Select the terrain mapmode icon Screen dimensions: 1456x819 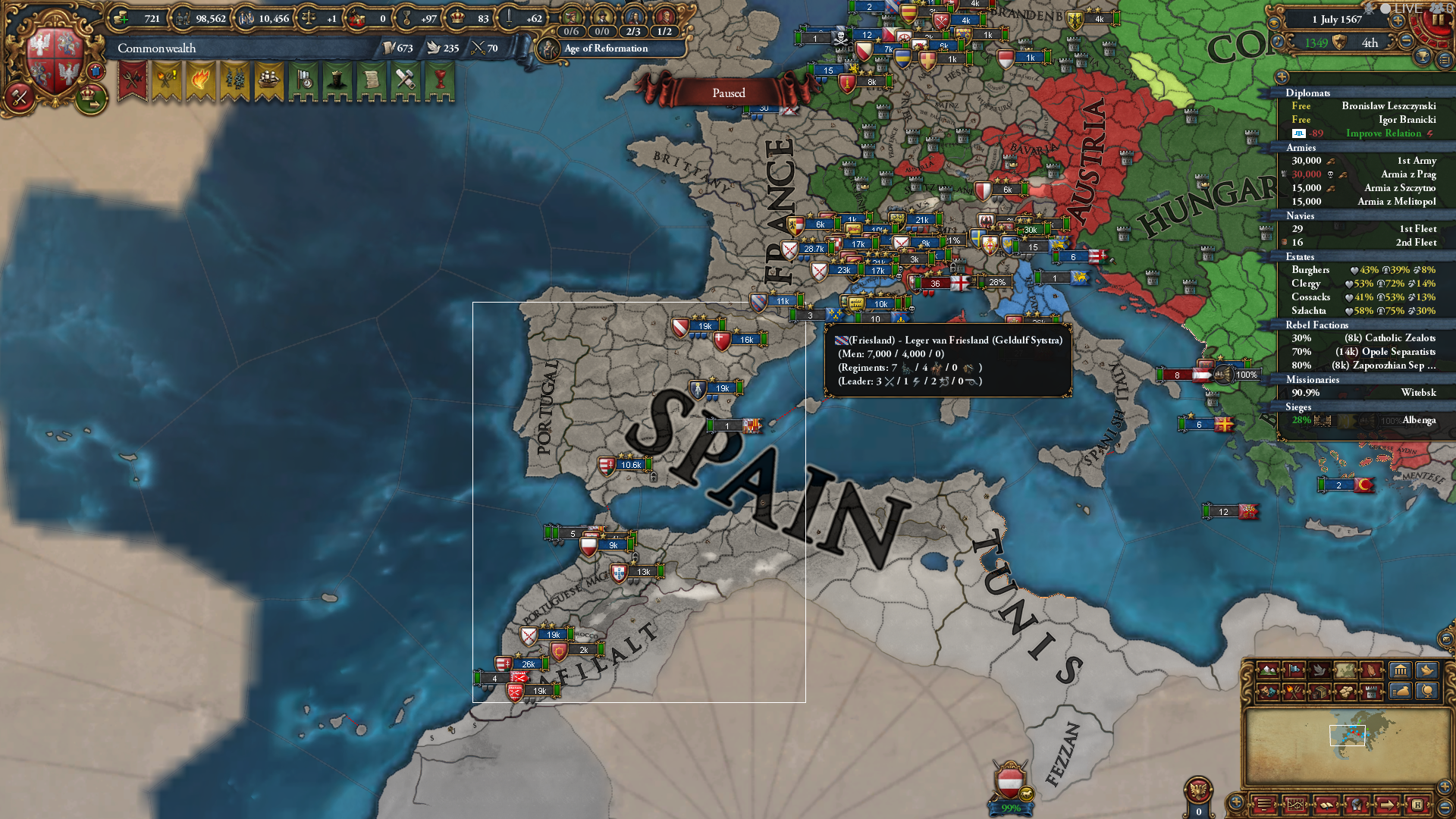[x=1268, y=670]
